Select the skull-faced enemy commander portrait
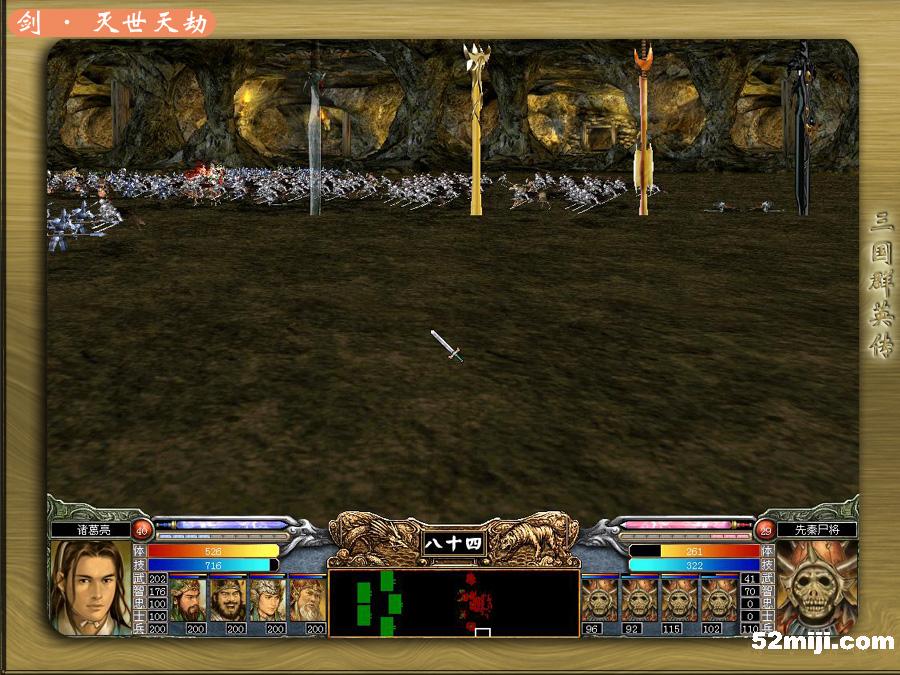This screenshot has width=900, height=675. click(x=815, y=587)
